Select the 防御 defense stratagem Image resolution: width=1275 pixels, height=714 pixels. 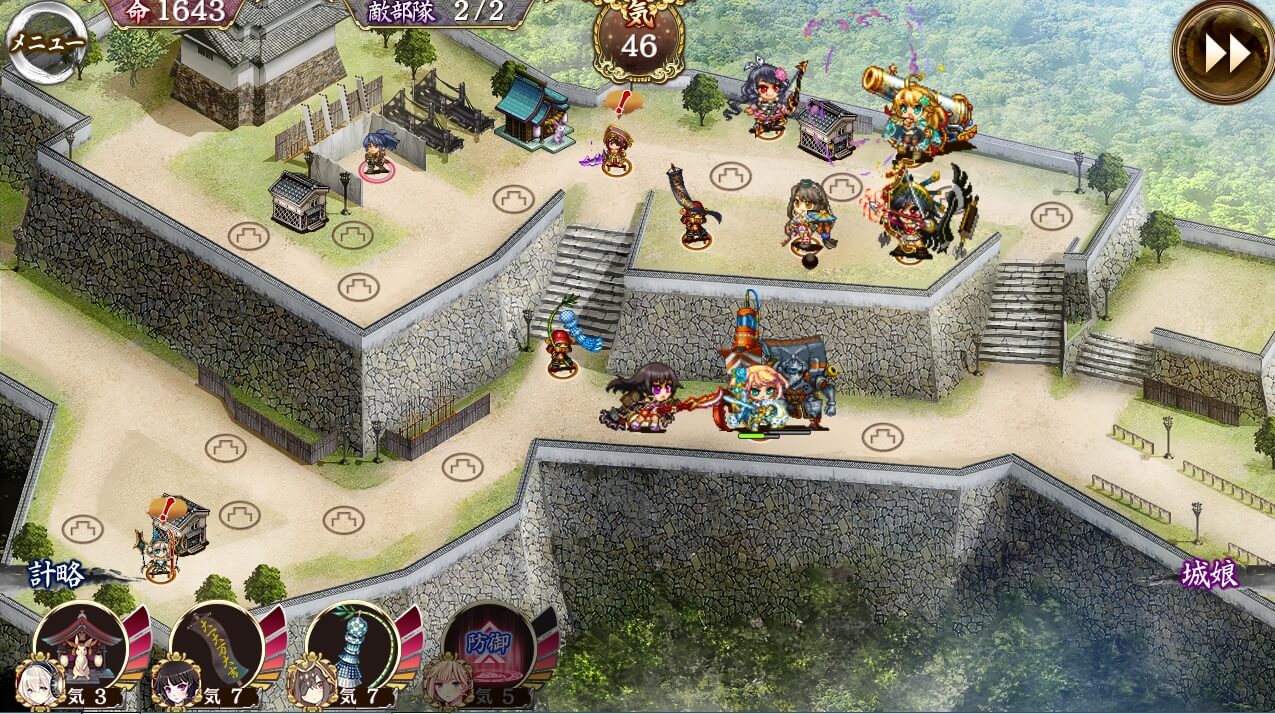tap(488, 646)
